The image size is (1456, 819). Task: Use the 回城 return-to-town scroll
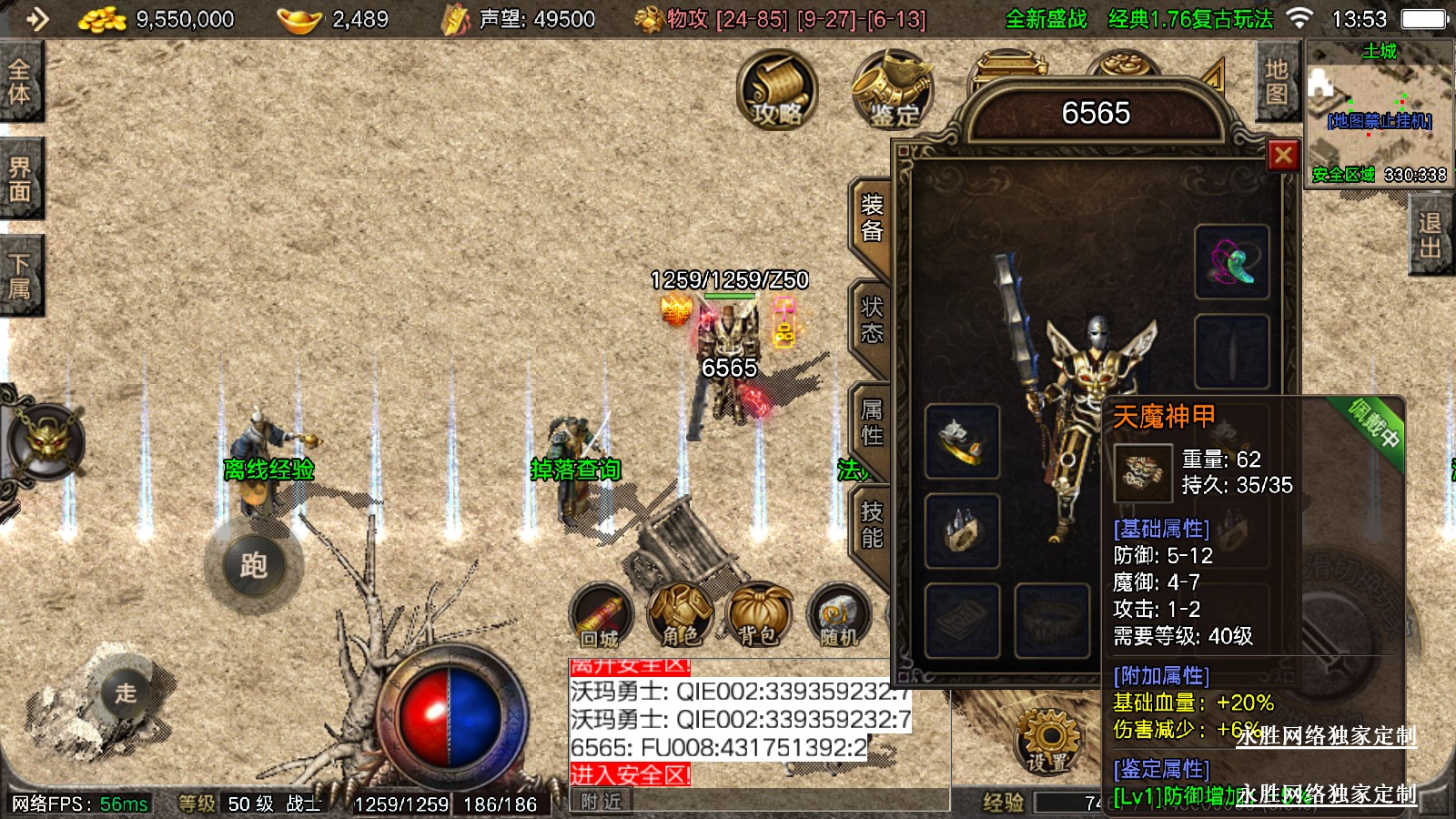[x=601, y=616]
